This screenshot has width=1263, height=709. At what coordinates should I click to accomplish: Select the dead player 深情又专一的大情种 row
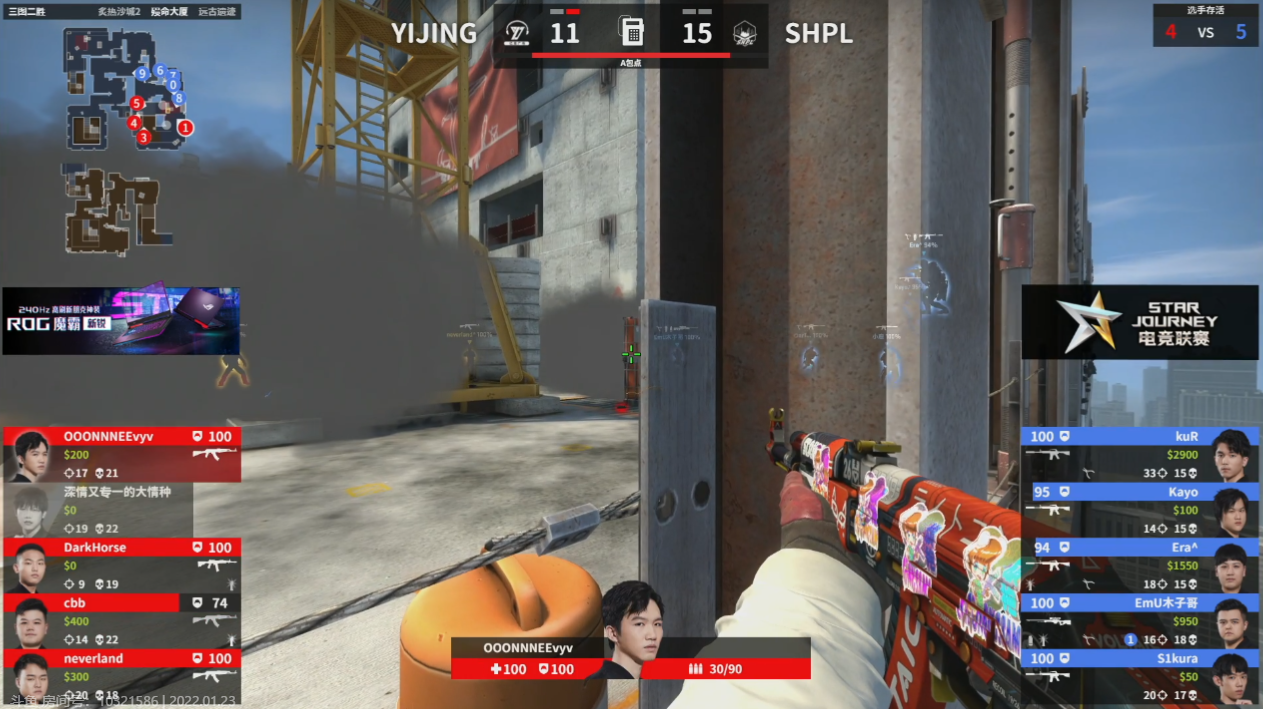[x=100, y=510]
